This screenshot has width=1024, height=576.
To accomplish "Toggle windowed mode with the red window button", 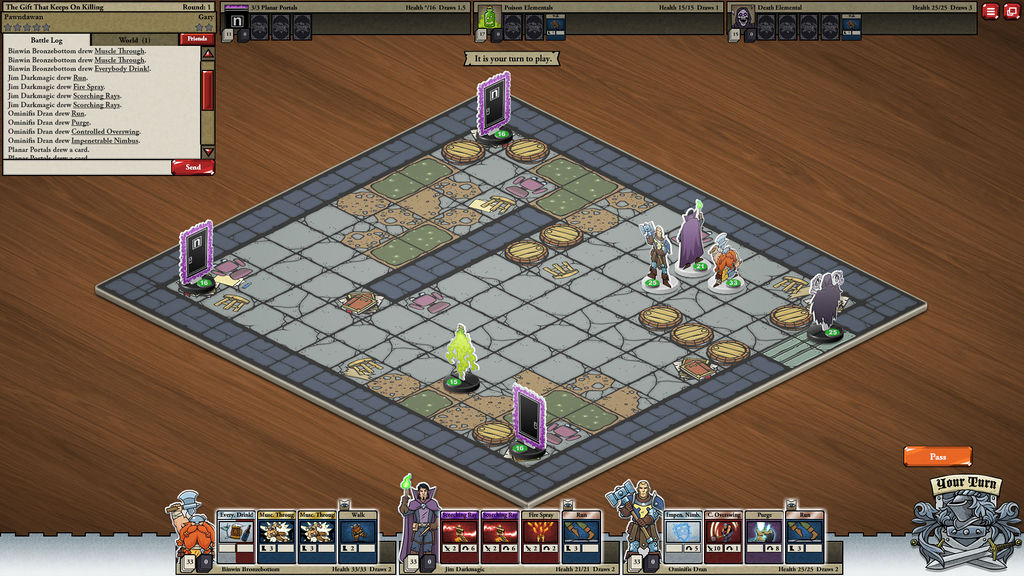I will [x=1011, y=11].
